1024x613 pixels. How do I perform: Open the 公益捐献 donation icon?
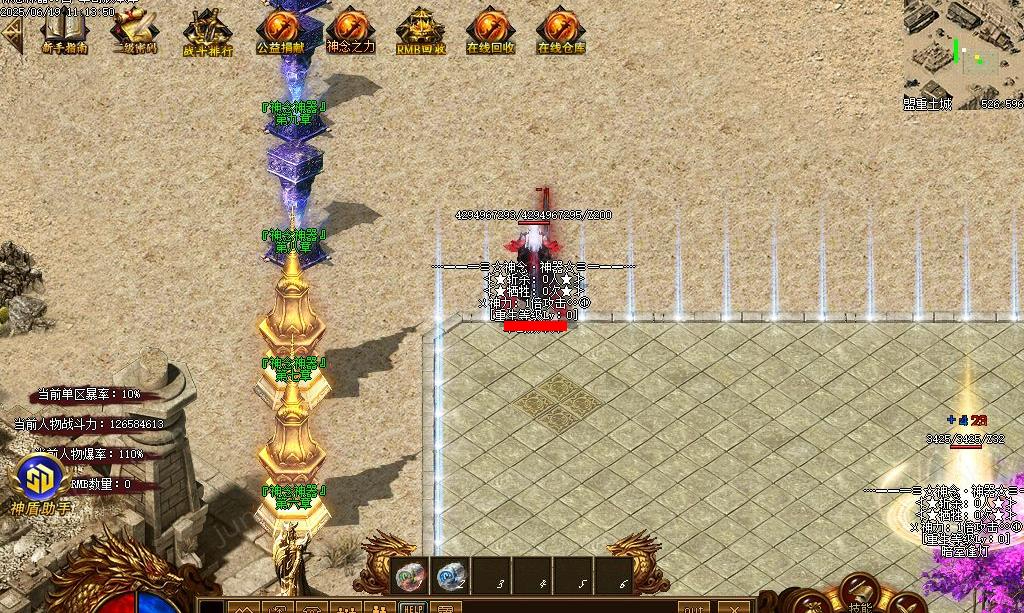pyautogui.click(x=280, y=28)
